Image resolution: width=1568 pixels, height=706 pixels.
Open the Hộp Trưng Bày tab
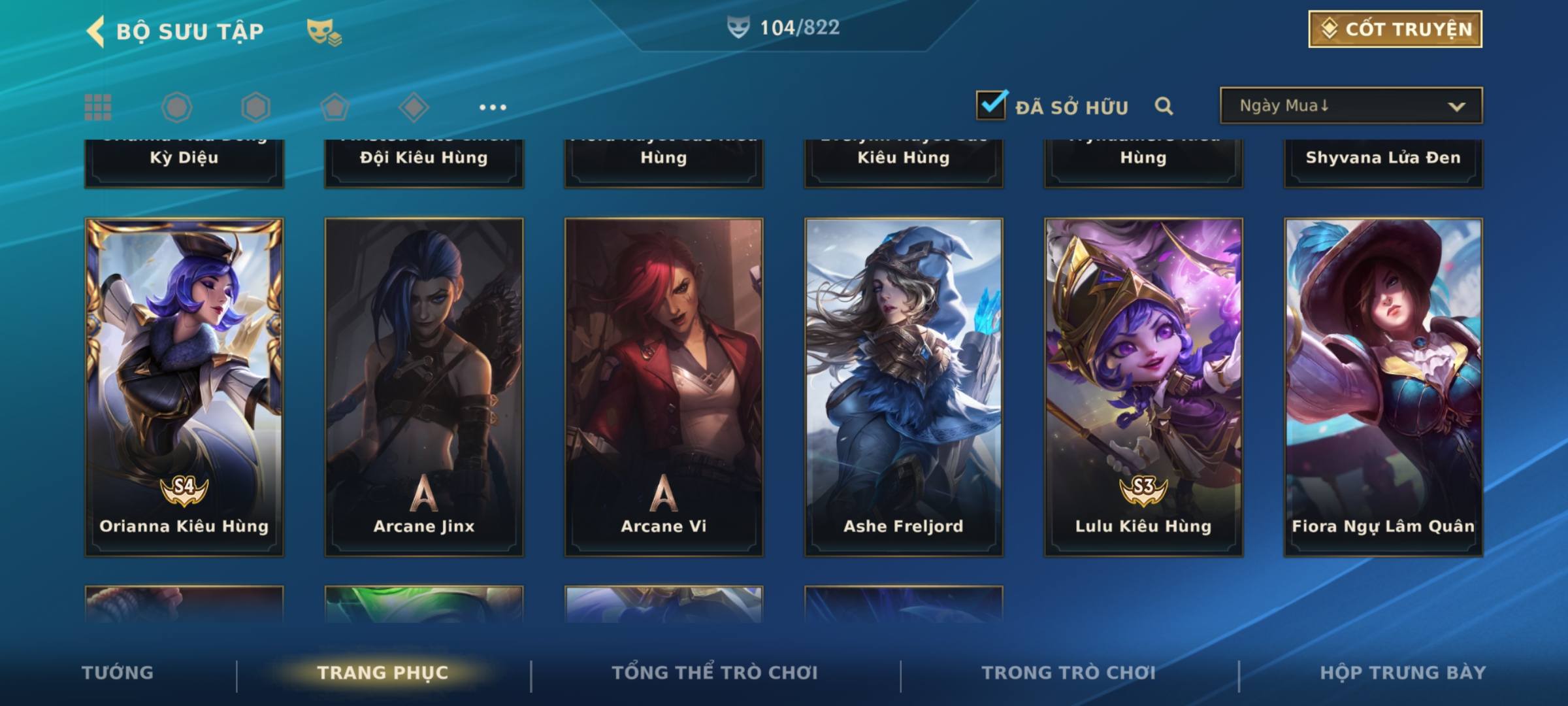tap(1403, 673)
